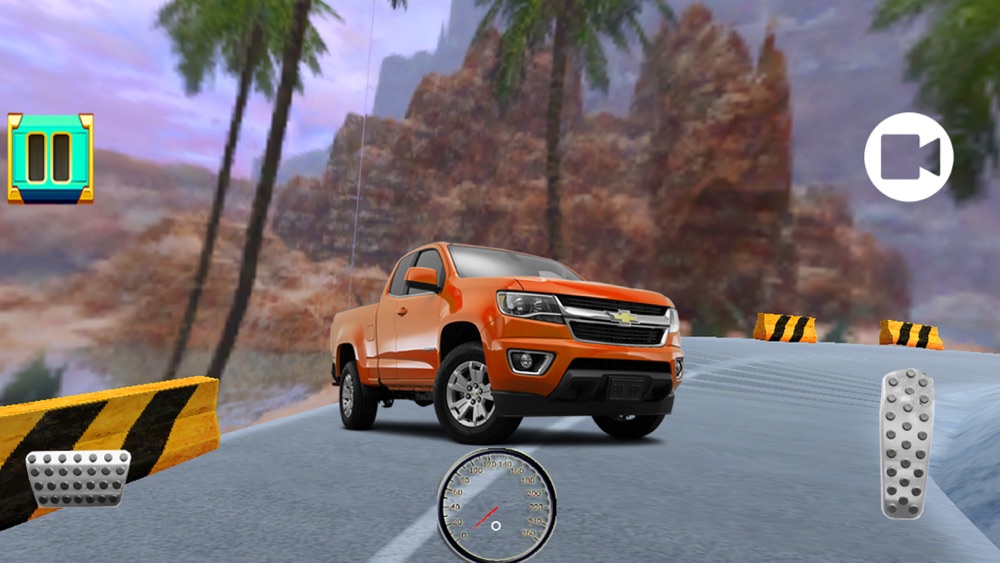Tap the brake pedal

pyautogui.click(x=78, y=477)
